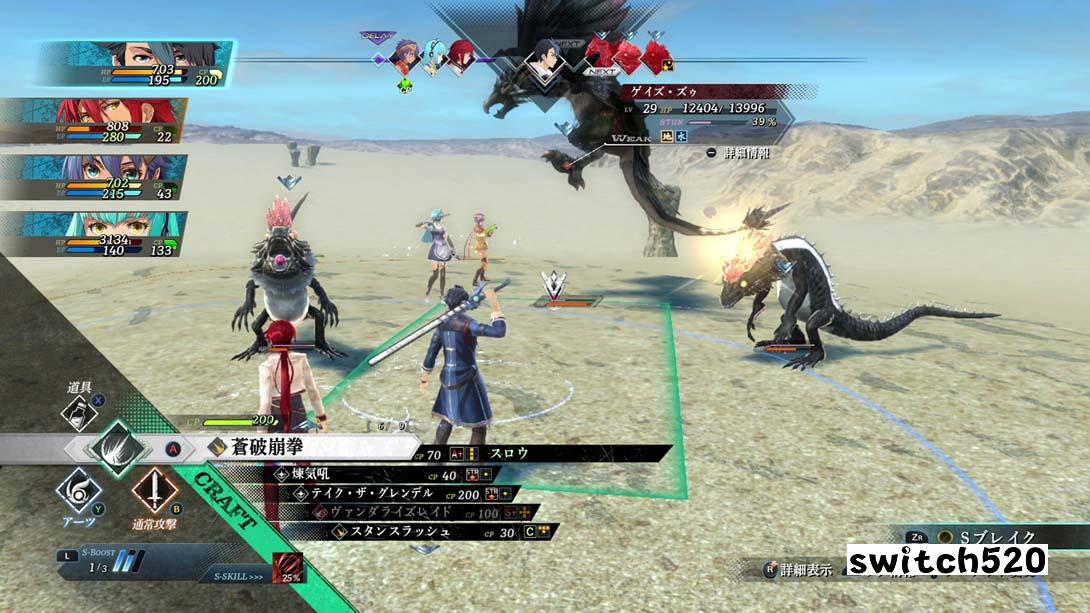
Task: Select the highlighted Craft command diamond
Action: 117,446
